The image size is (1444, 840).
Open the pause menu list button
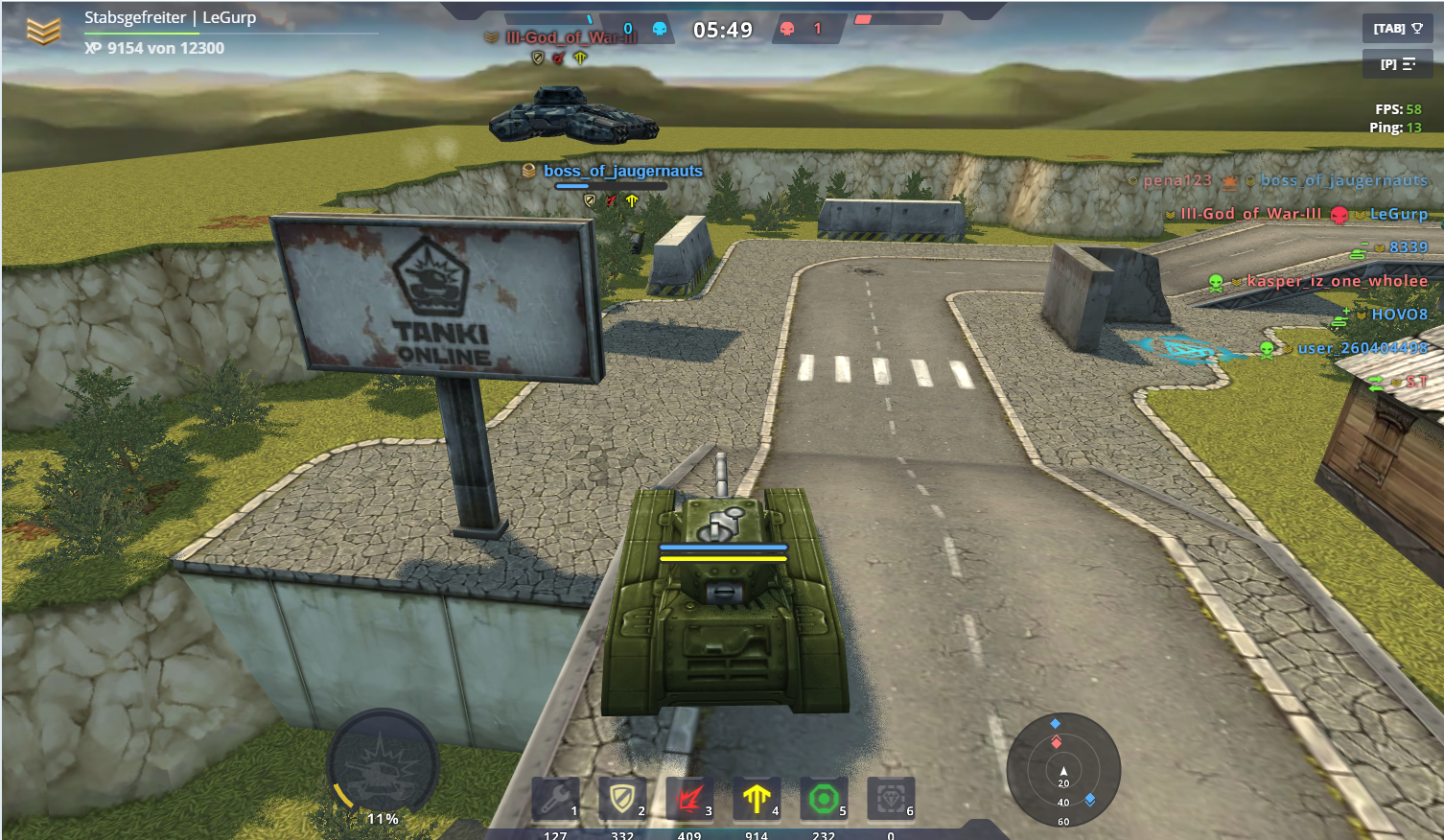(x=1397, y=64)
